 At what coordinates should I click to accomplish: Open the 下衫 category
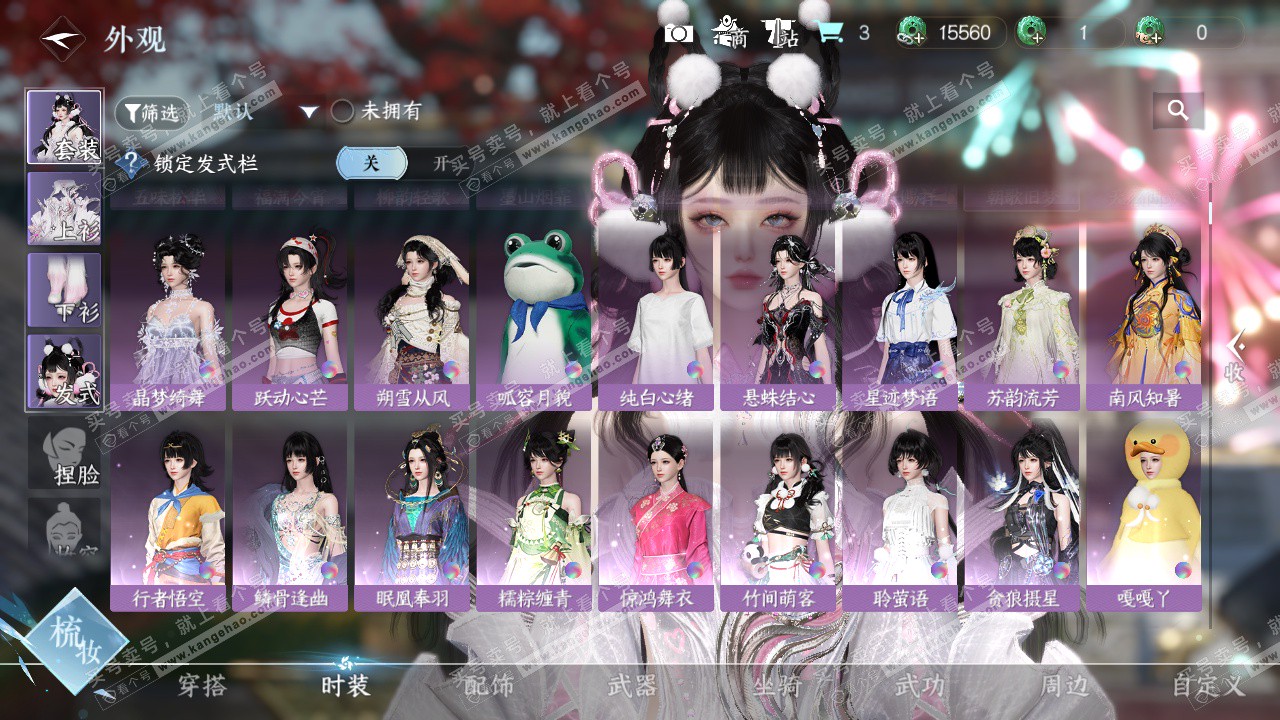64,289
